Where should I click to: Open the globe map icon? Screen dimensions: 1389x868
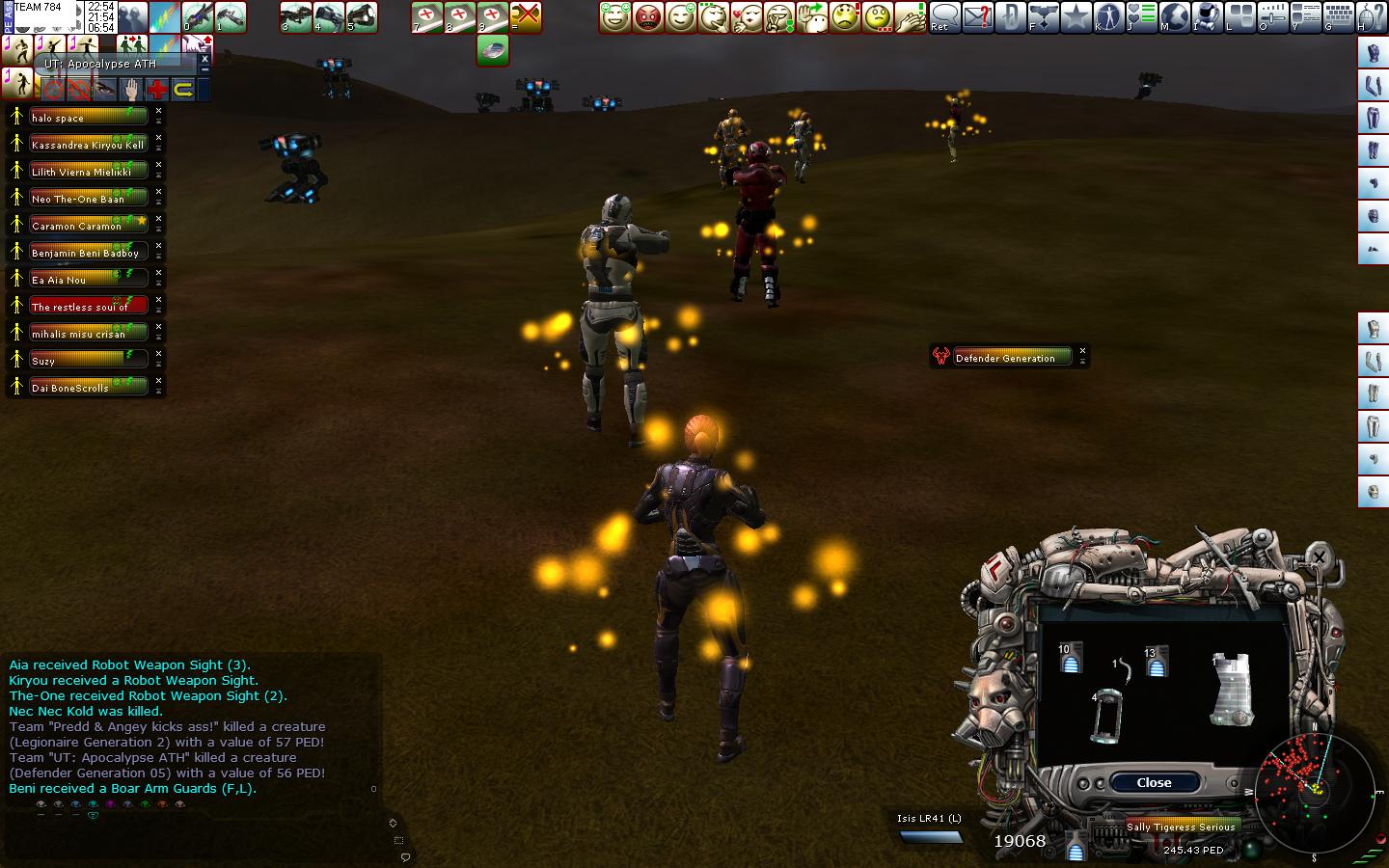[1174, 16]
